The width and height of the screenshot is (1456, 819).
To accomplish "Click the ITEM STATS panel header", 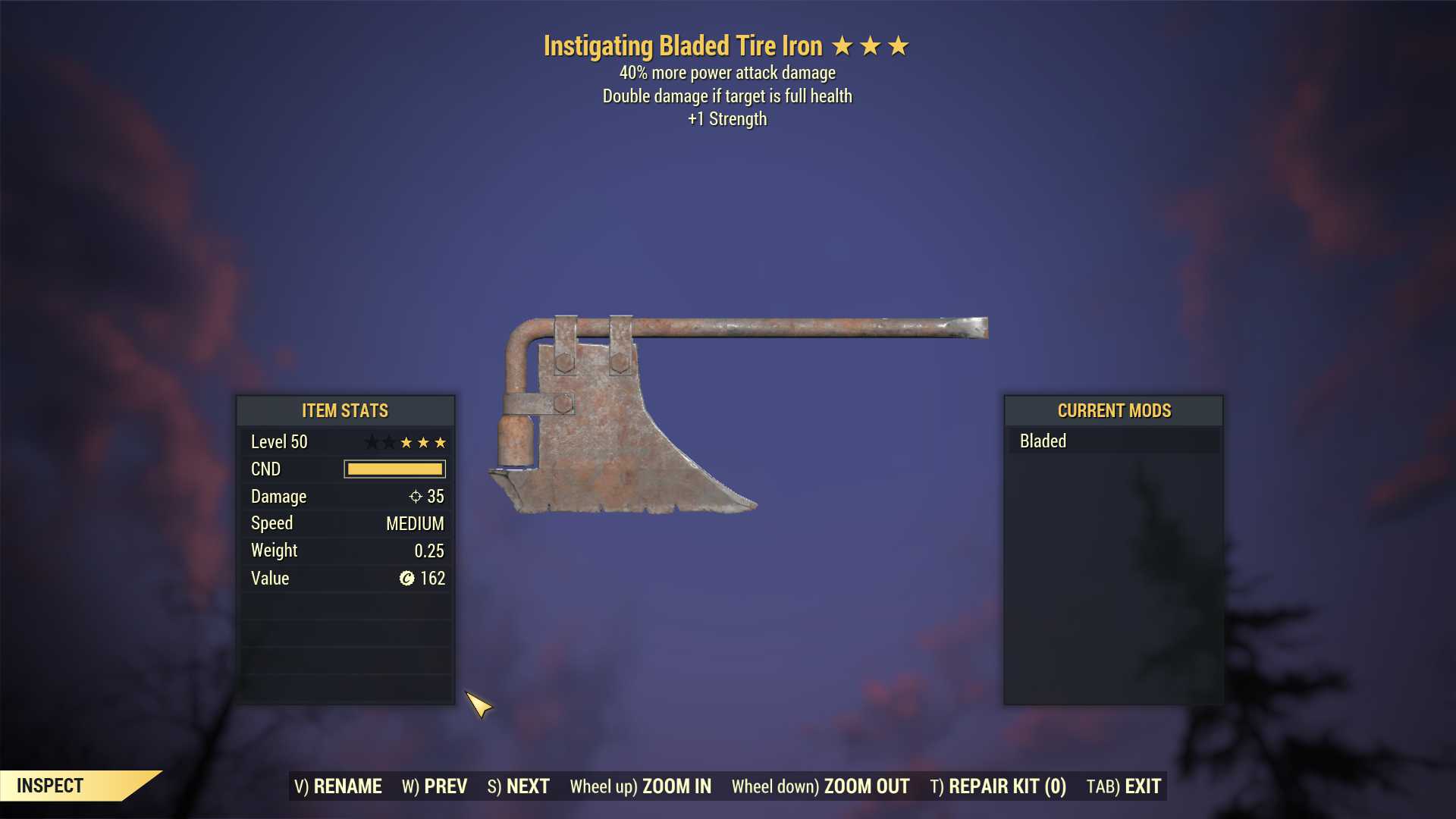I will click(x=345, y=410).
